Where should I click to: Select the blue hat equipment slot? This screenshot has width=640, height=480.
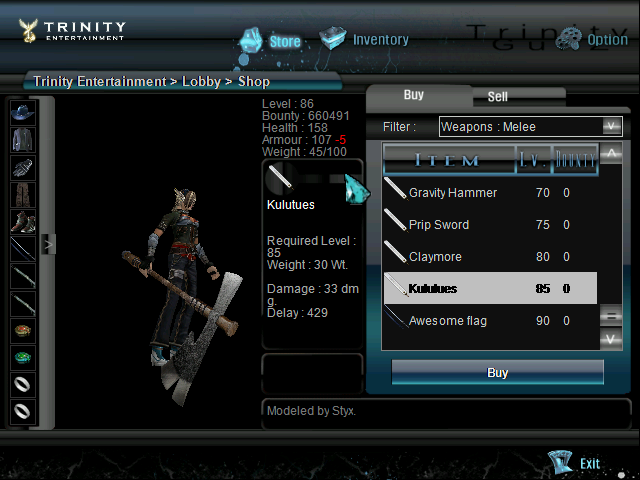[x=22, y=113]
